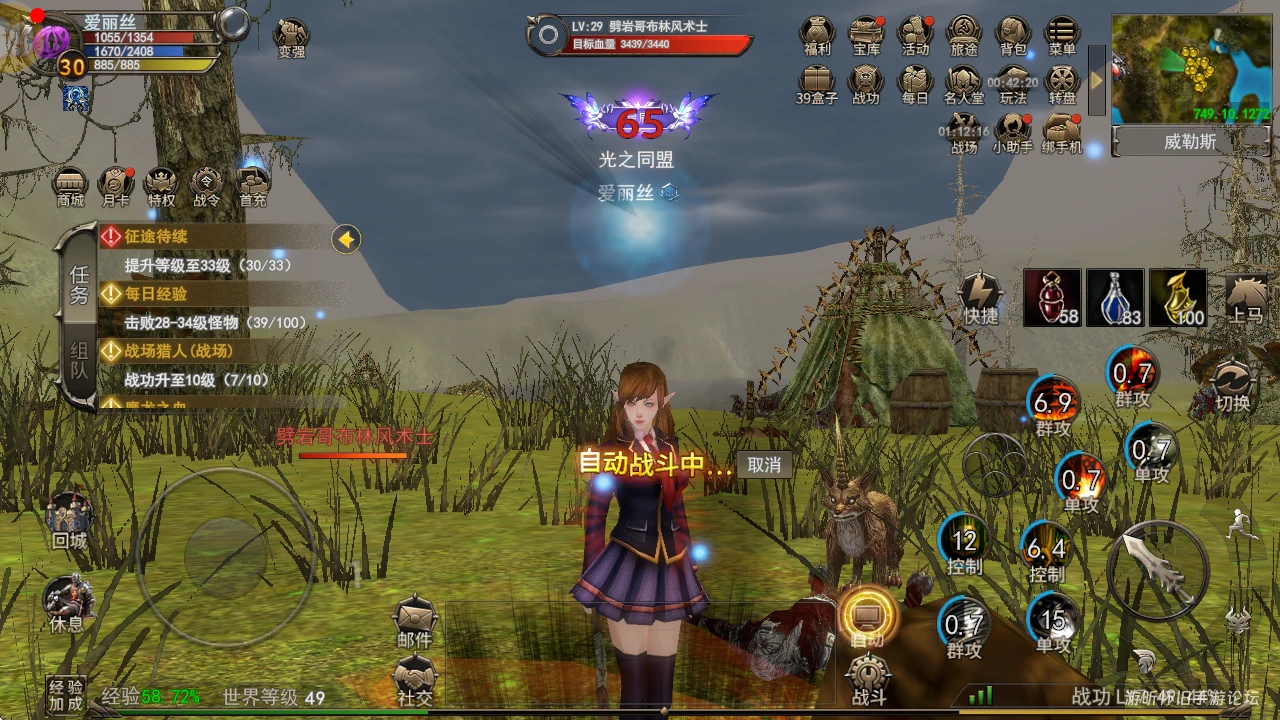
Task: Select the 每日经验 quest entry
Action: coord(155,294)
